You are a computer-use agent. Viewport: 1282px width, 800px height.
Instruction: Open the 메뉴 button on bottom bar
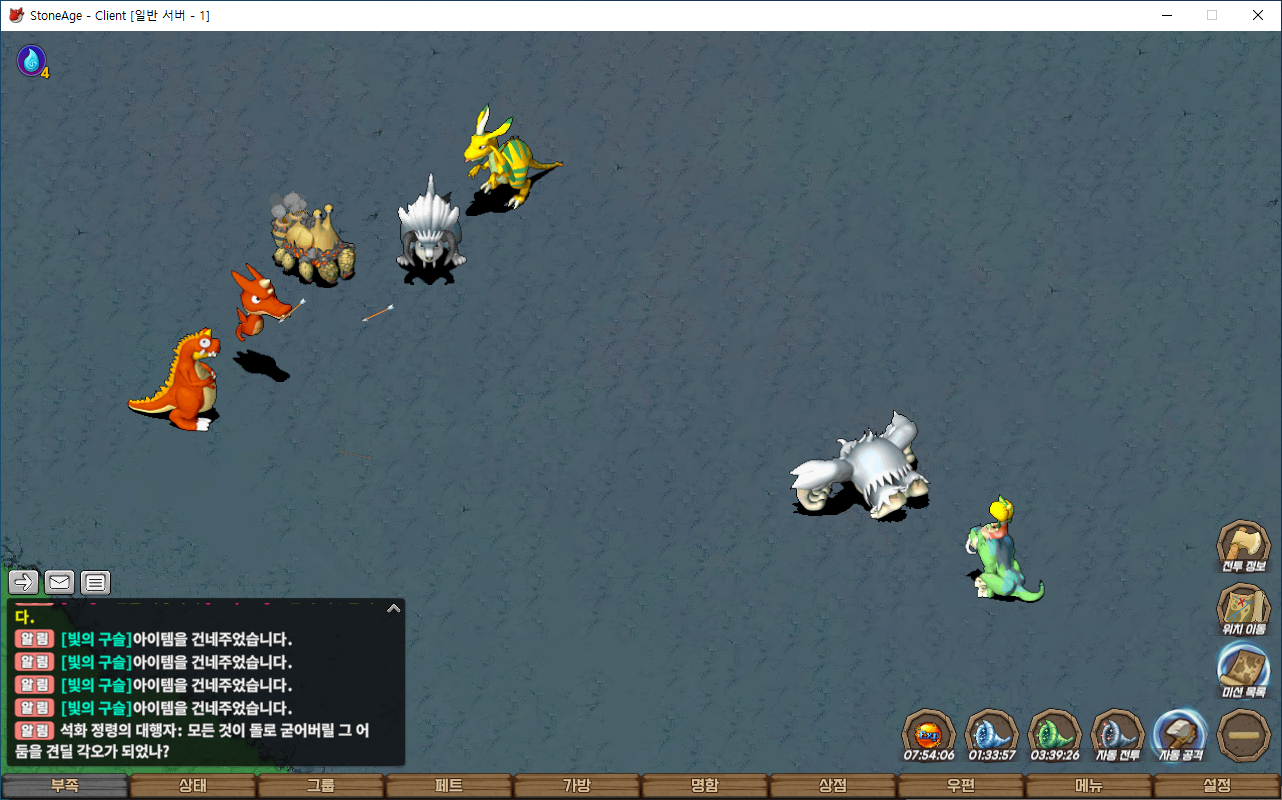tap(1089, 786)
